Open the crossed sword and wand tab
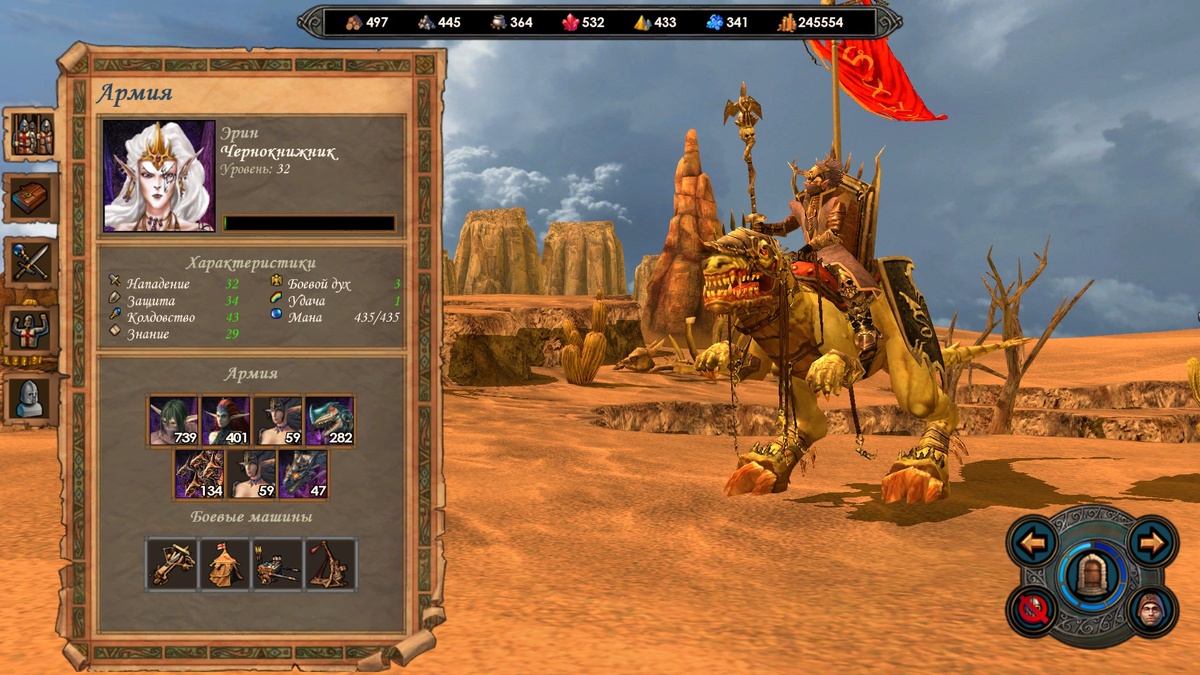 31,262
